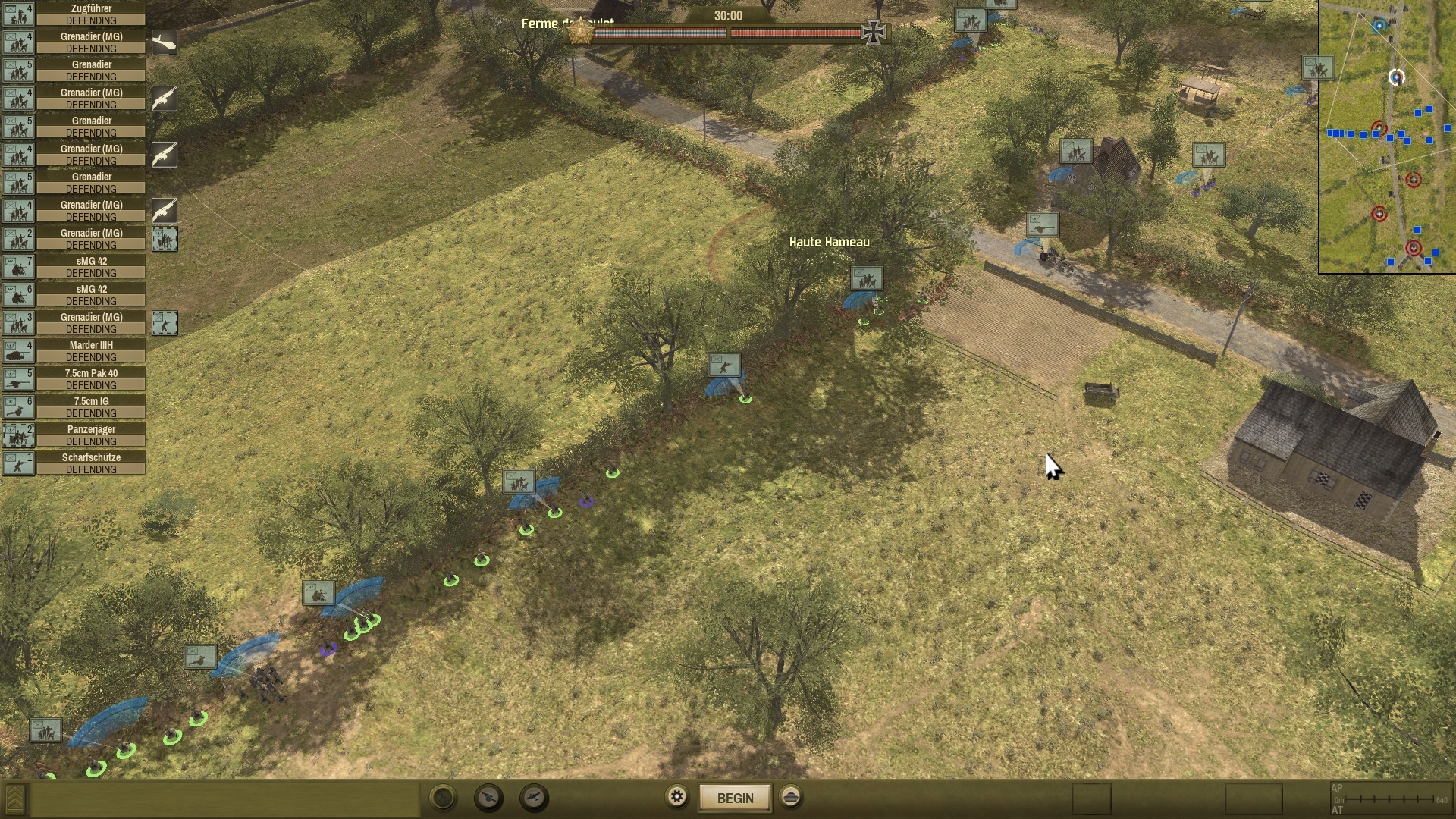
Task: Choose the 7.5cm Pak 40 unit
Action: [x=91, y=379]
